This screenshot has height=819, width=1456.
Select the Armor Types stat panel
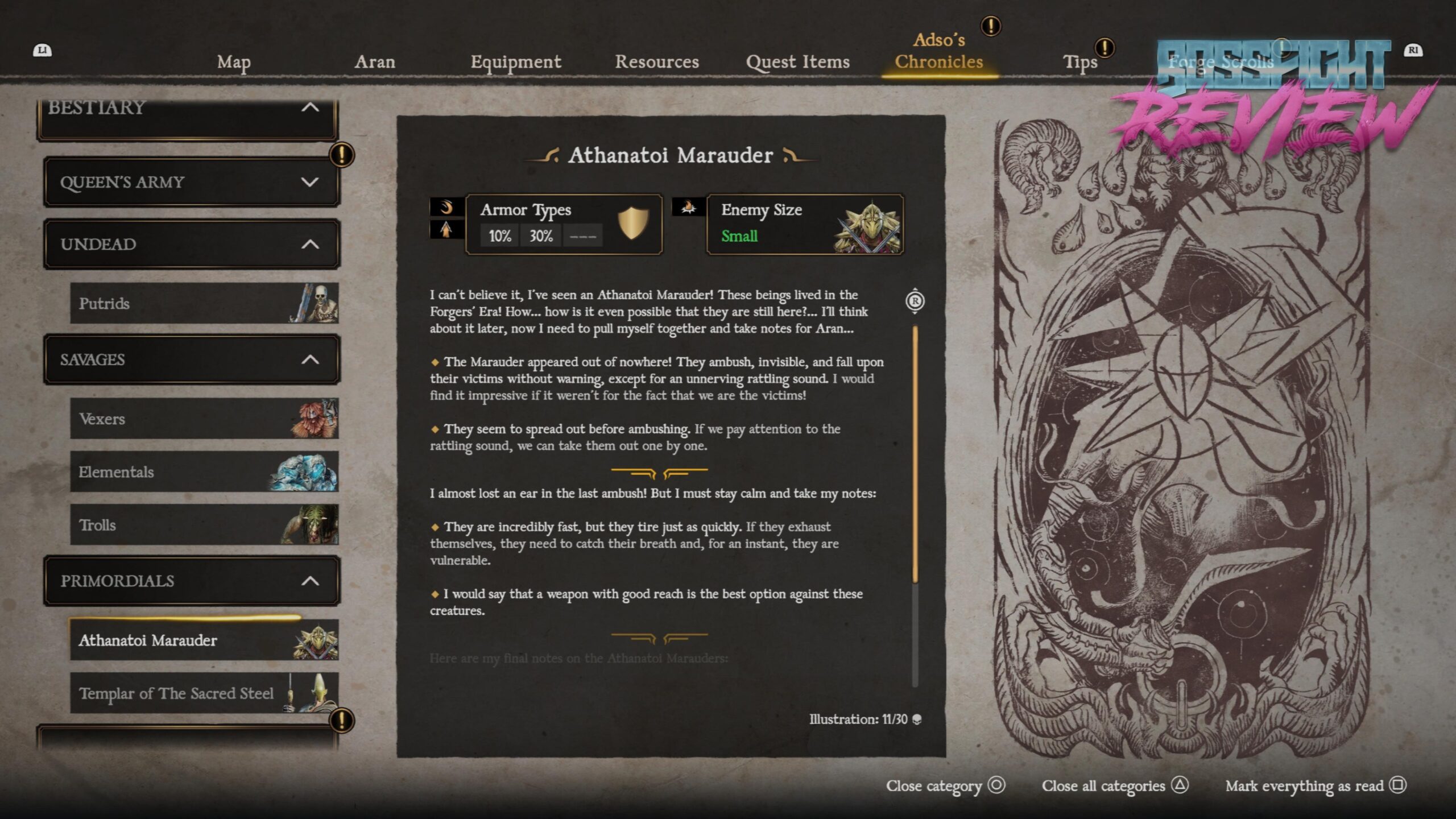[x=563, y=224]
